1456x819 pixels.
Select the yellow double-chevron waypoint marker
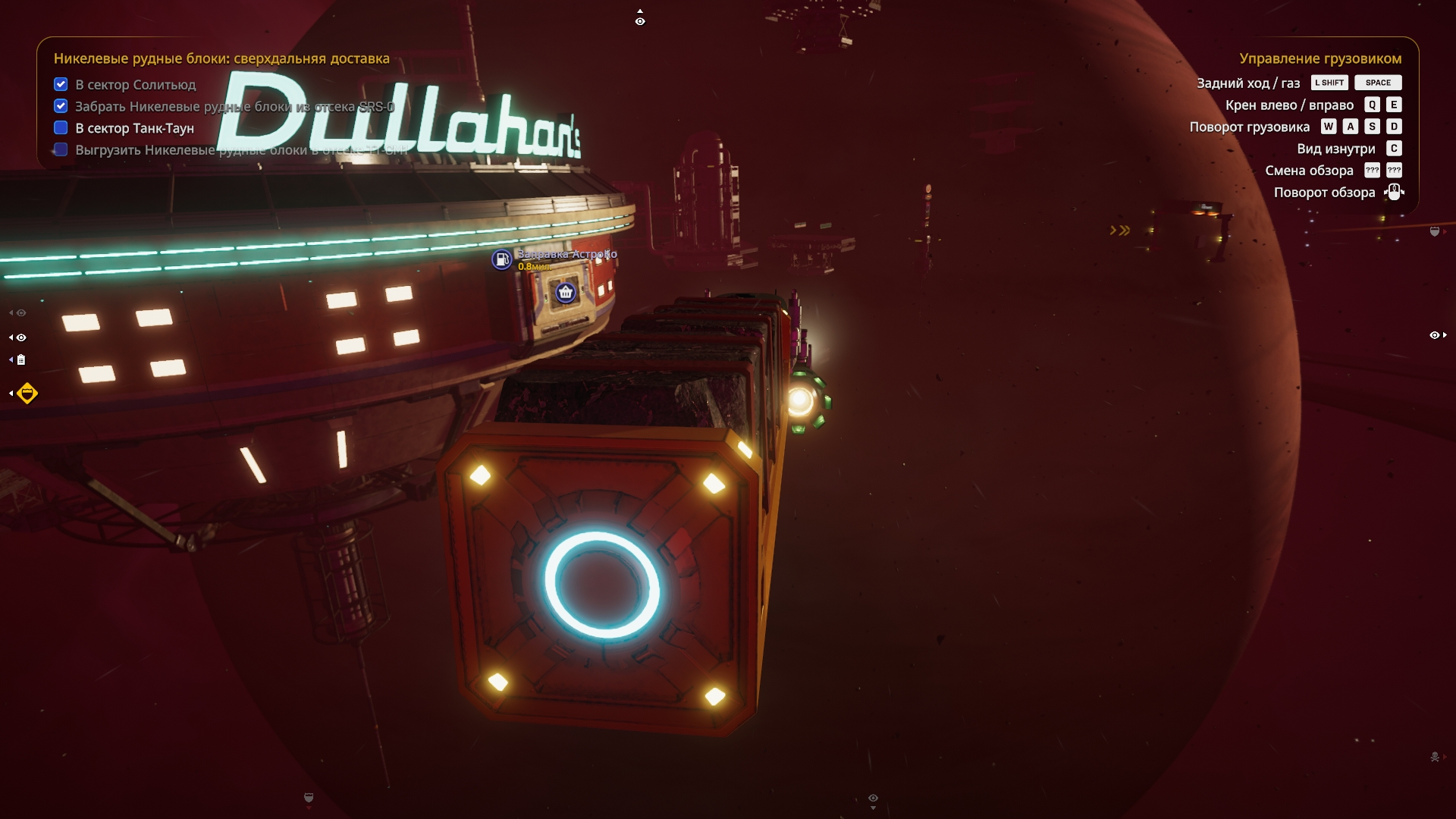pyautogui.click(x=1120, y=231)
